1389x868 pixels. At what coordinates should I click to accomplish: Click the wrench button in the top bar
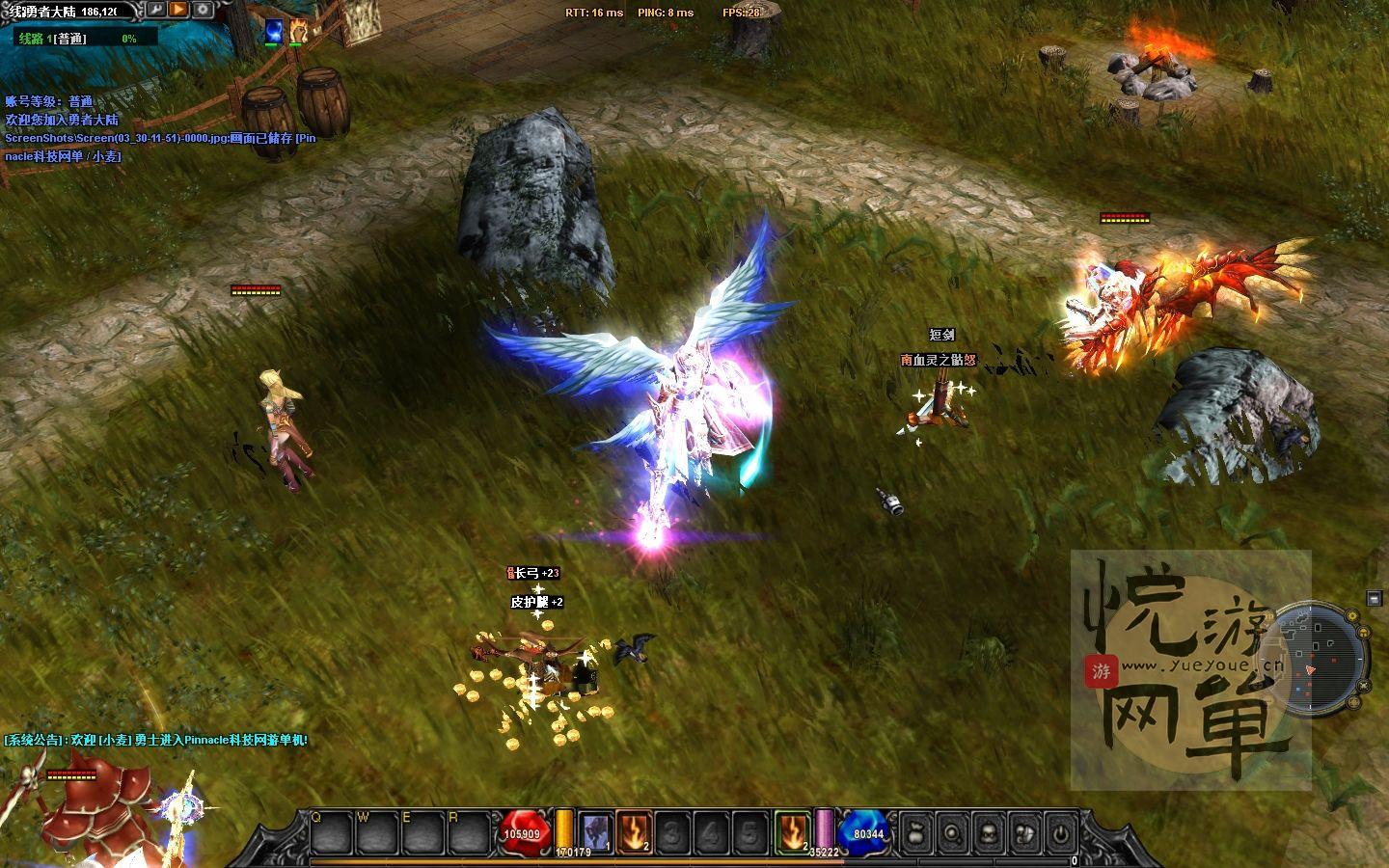tap(155, 10)
